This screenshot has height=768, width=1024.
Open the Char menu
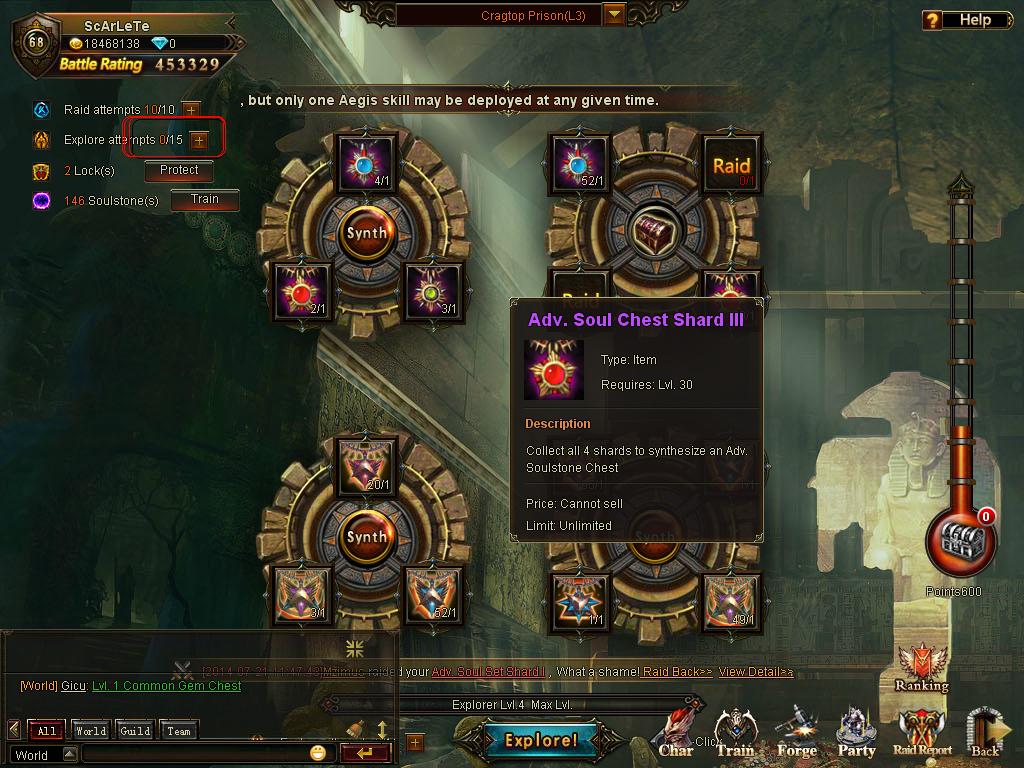click(677, 737)
